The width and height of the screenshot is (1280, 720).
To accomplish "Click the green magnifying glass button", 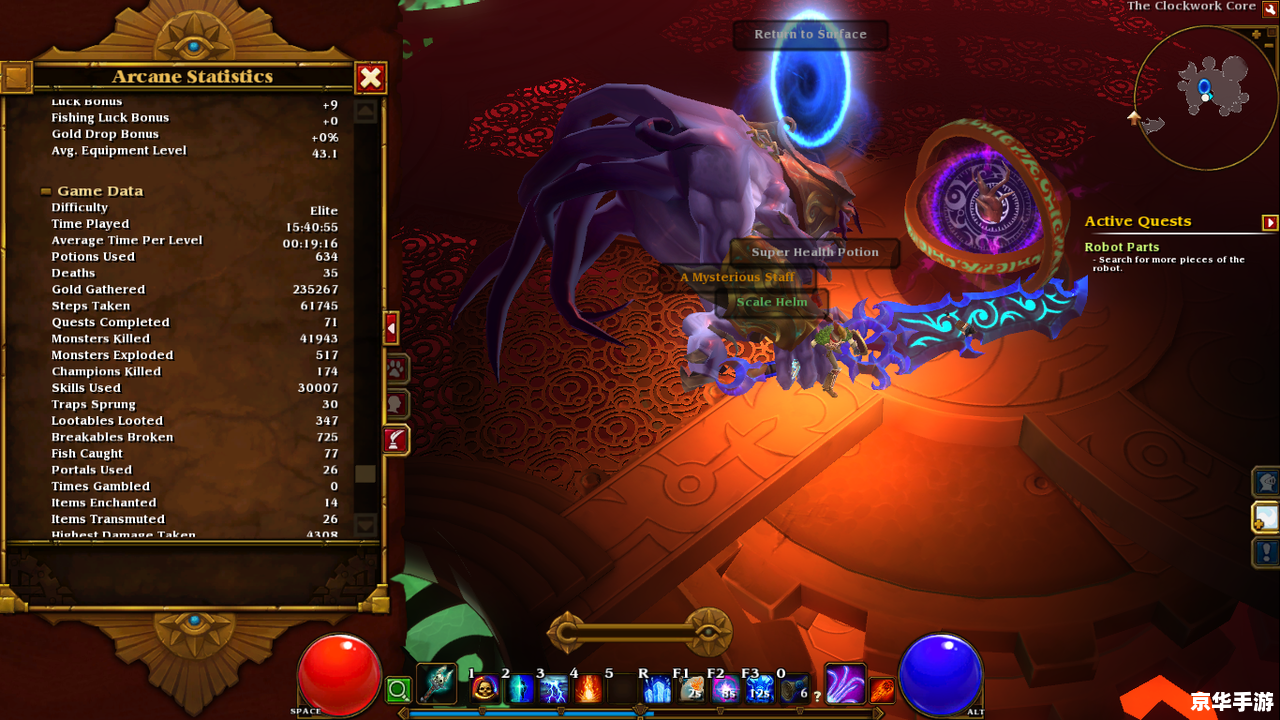I will click(398, 689).
